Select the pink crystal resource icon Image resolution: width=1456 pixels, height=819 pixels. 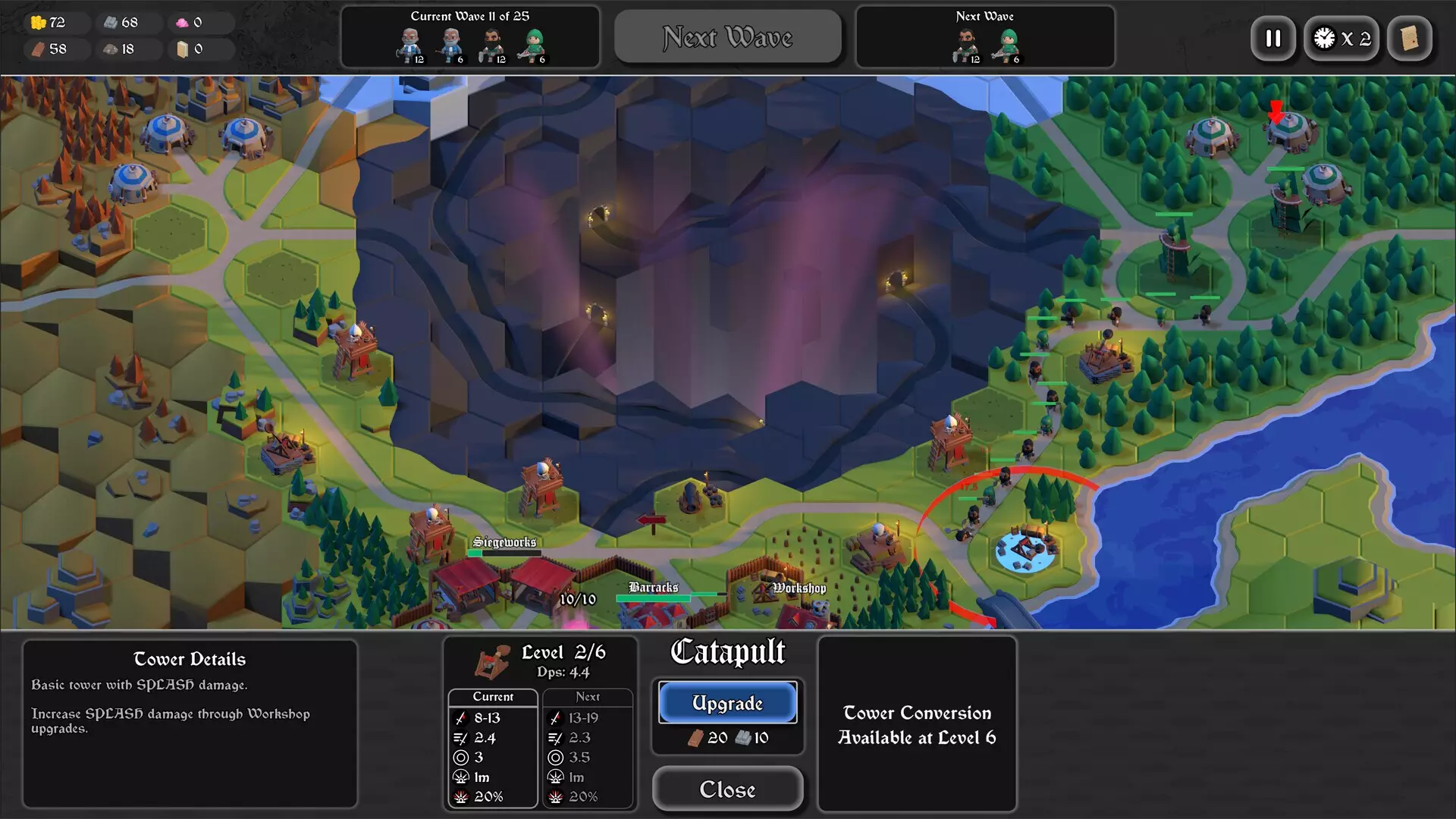click(x=181, y=22)
